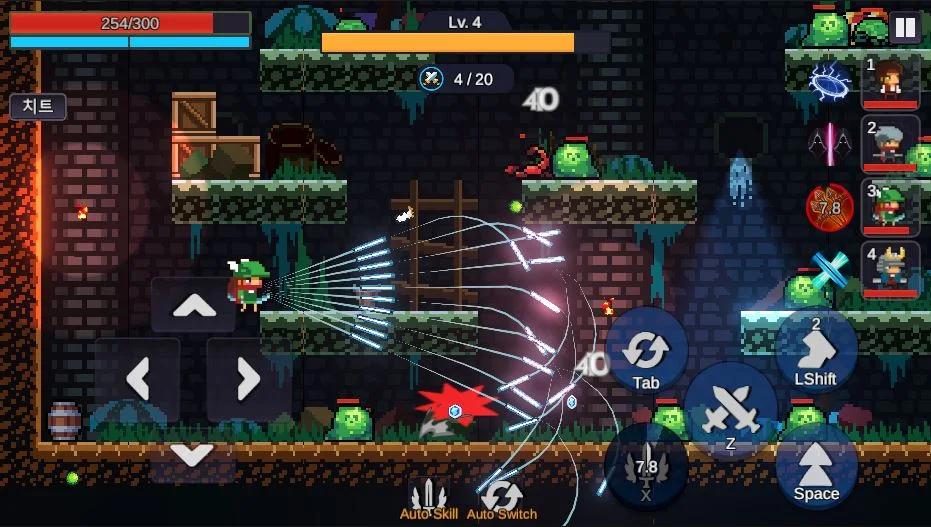The image size is (931, 527).
Task: Click the crossed blue swords skill icon
Action: (829, 270)
